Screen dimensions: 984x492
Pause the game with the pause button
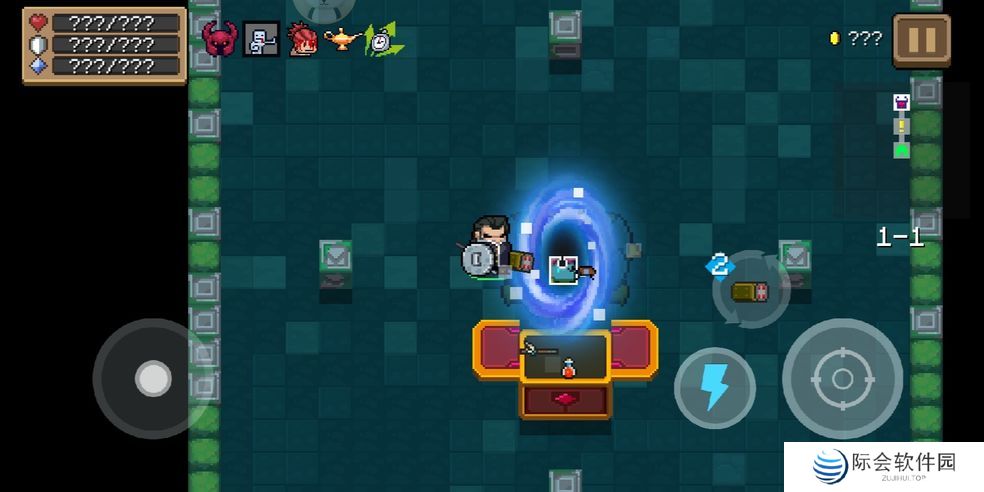tap(921, 40)
